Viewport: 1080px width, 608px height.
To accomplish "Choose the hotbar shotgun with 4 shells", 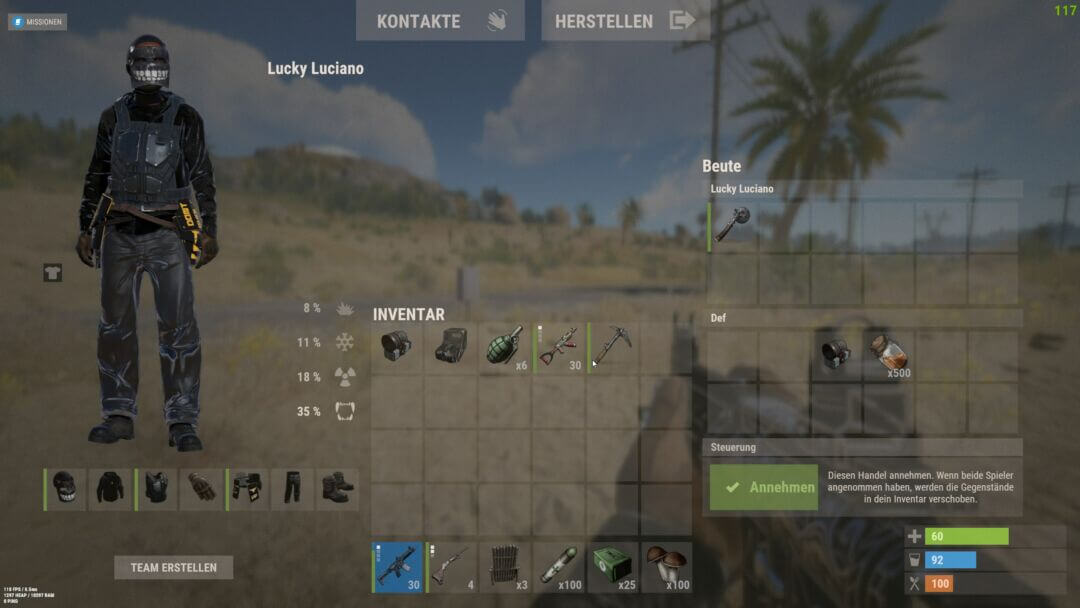I will point(451,567).
